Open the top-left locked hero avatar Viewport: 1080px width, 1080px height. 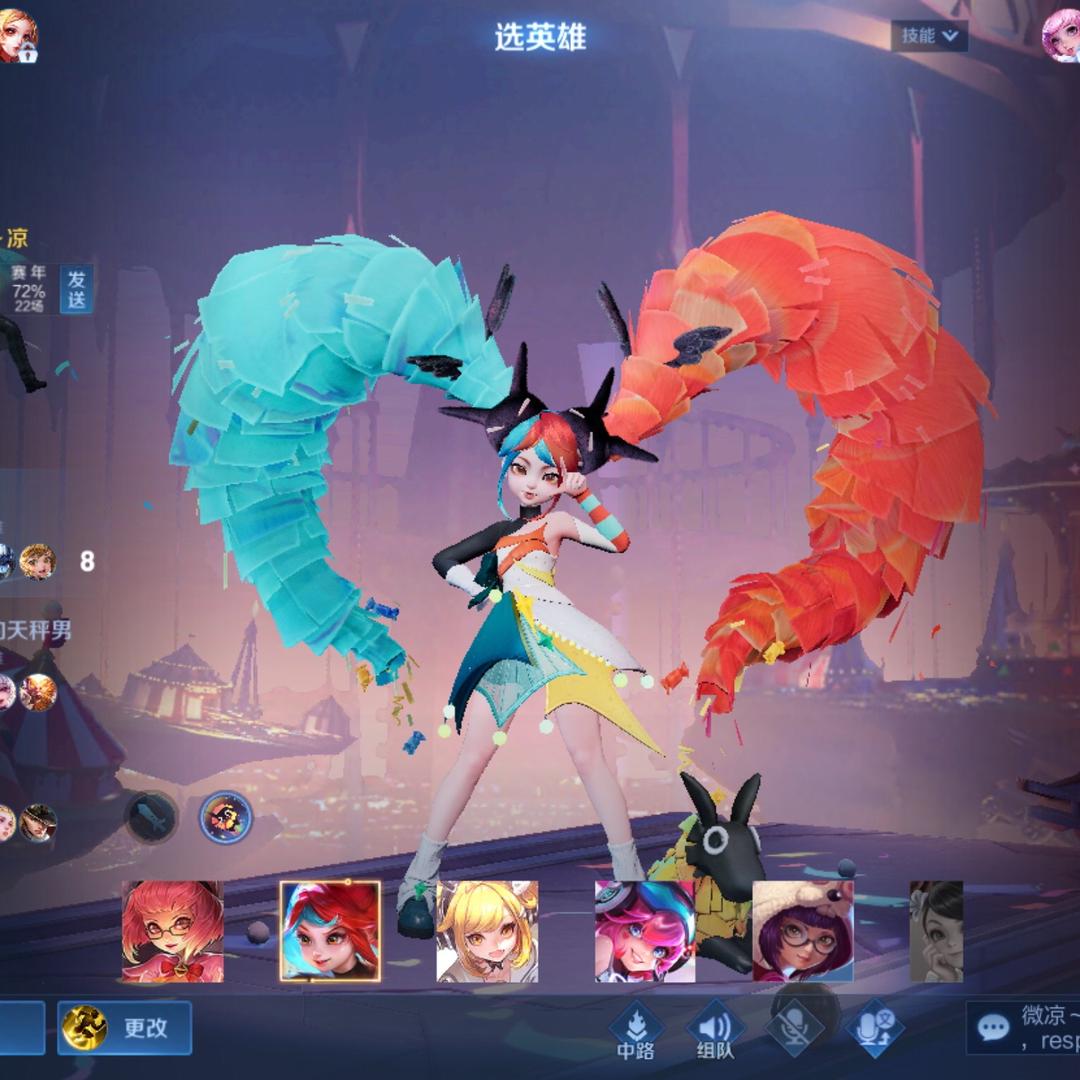[18, 36]
